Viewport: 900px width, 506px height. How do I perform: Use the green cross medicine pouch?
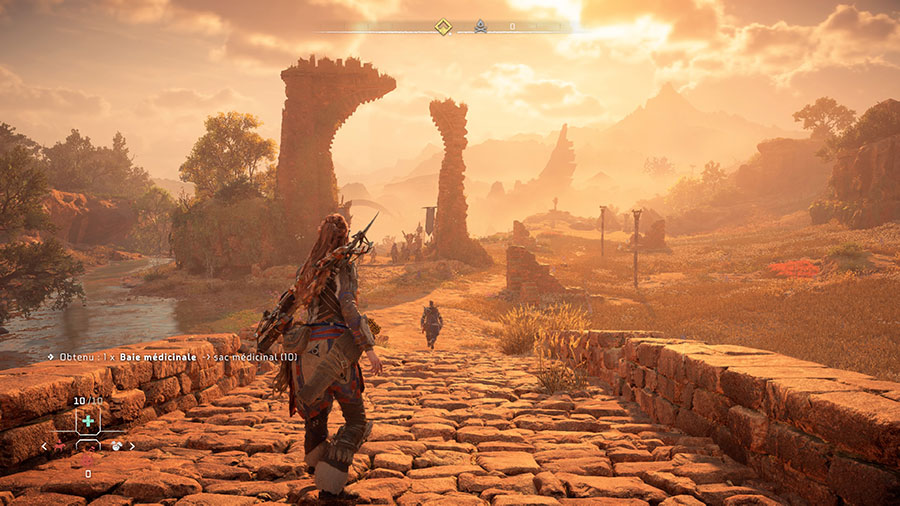click(x=88, y=422)
